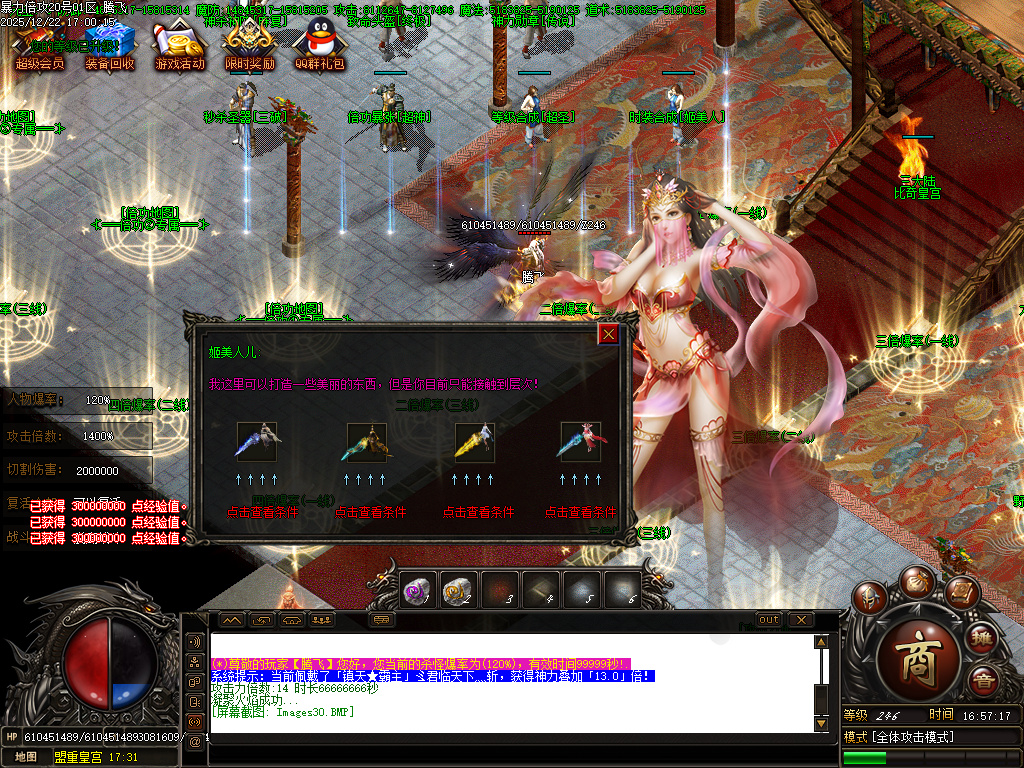Open the 超级会员 super member icon
This screenshot has height=768, width=1024.
pos(40,46)
